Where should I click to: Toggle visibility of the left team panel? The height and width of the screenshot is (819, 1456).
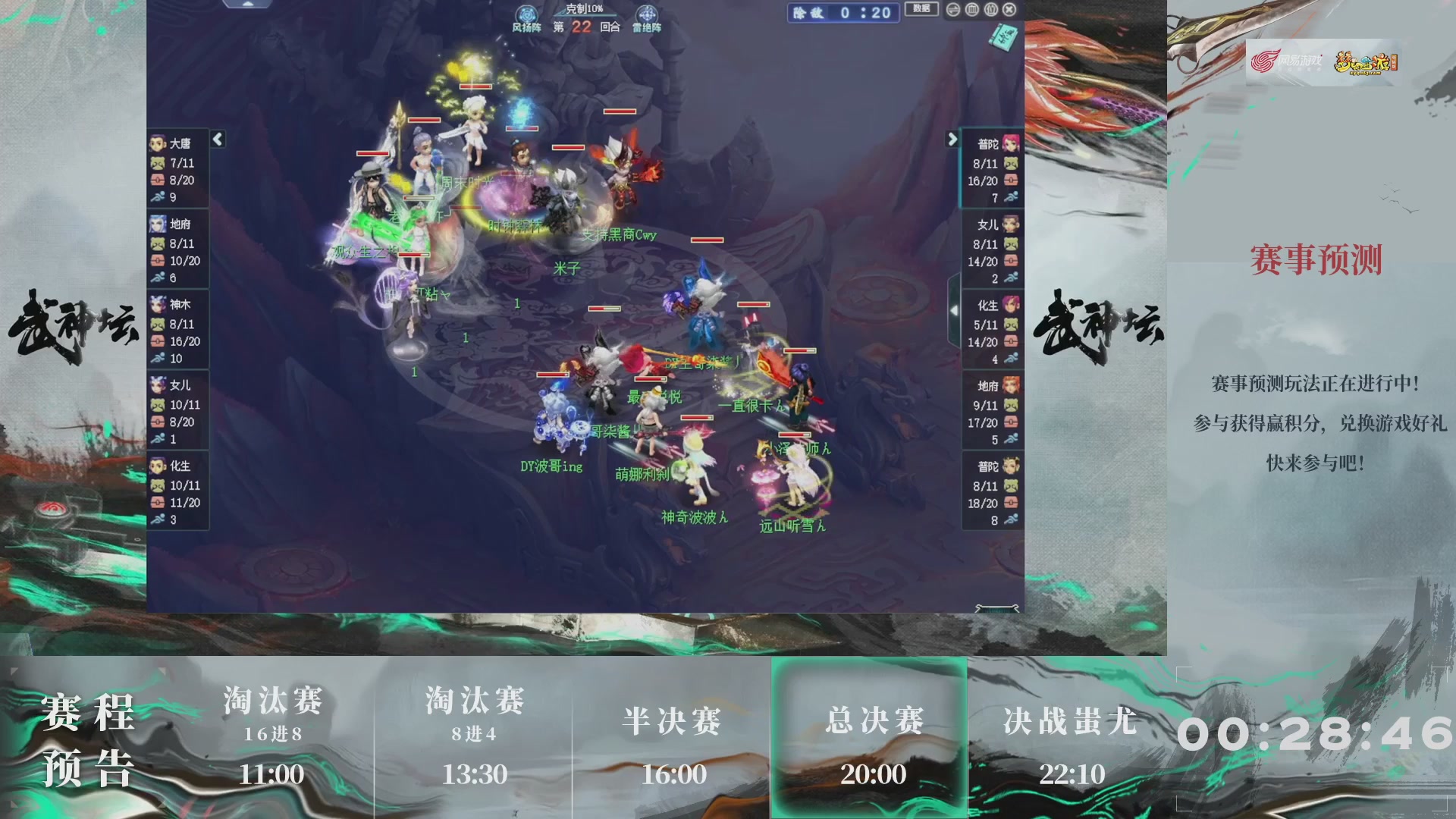217,139
